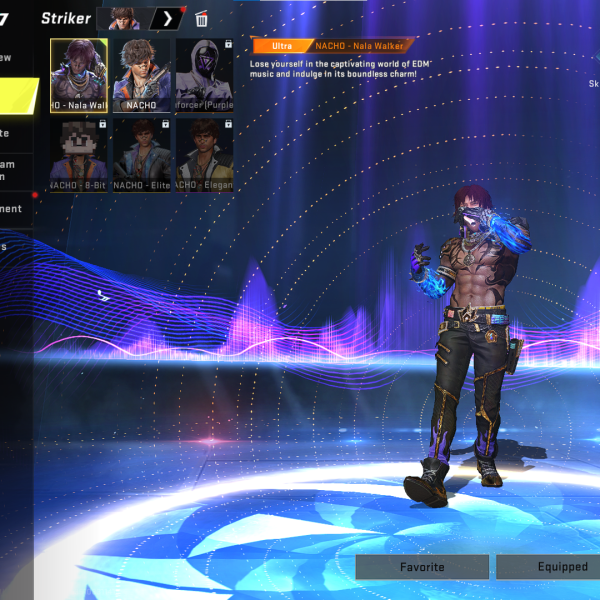Mark this skin as Favorite
The width and height of the screenshot is (600, 600).
422,566
